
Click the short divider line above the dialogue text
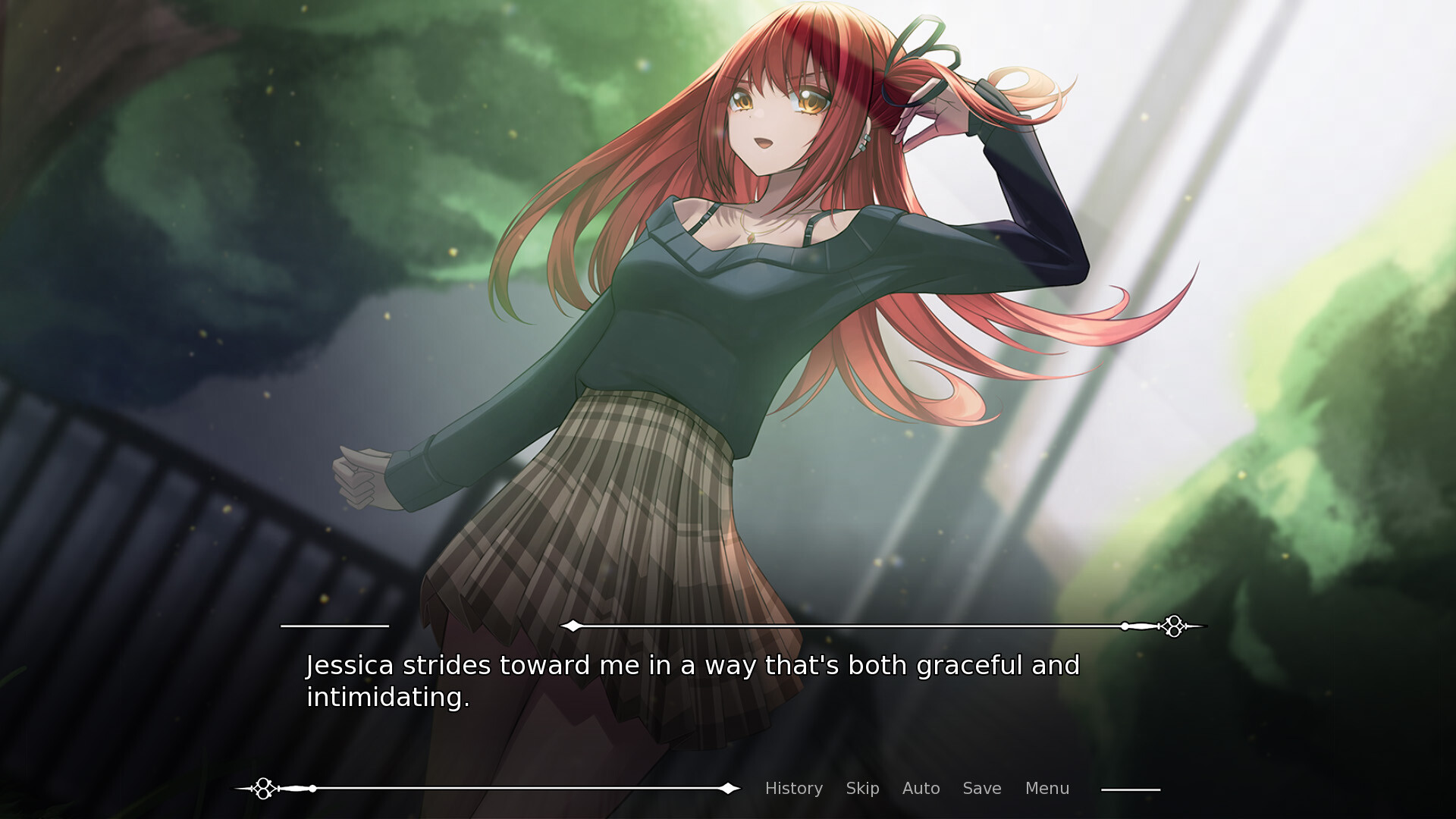tap(334, 626)
